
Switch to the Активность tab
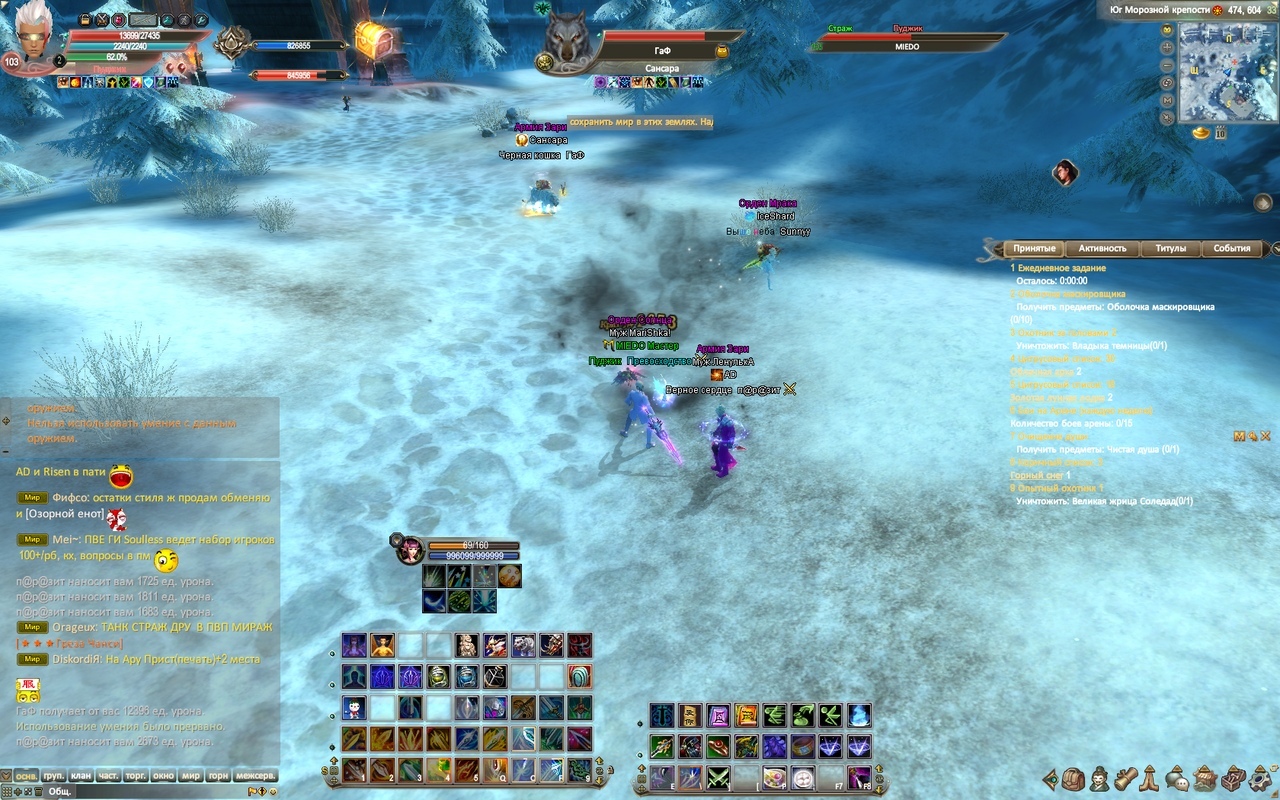coord(1102,248)
